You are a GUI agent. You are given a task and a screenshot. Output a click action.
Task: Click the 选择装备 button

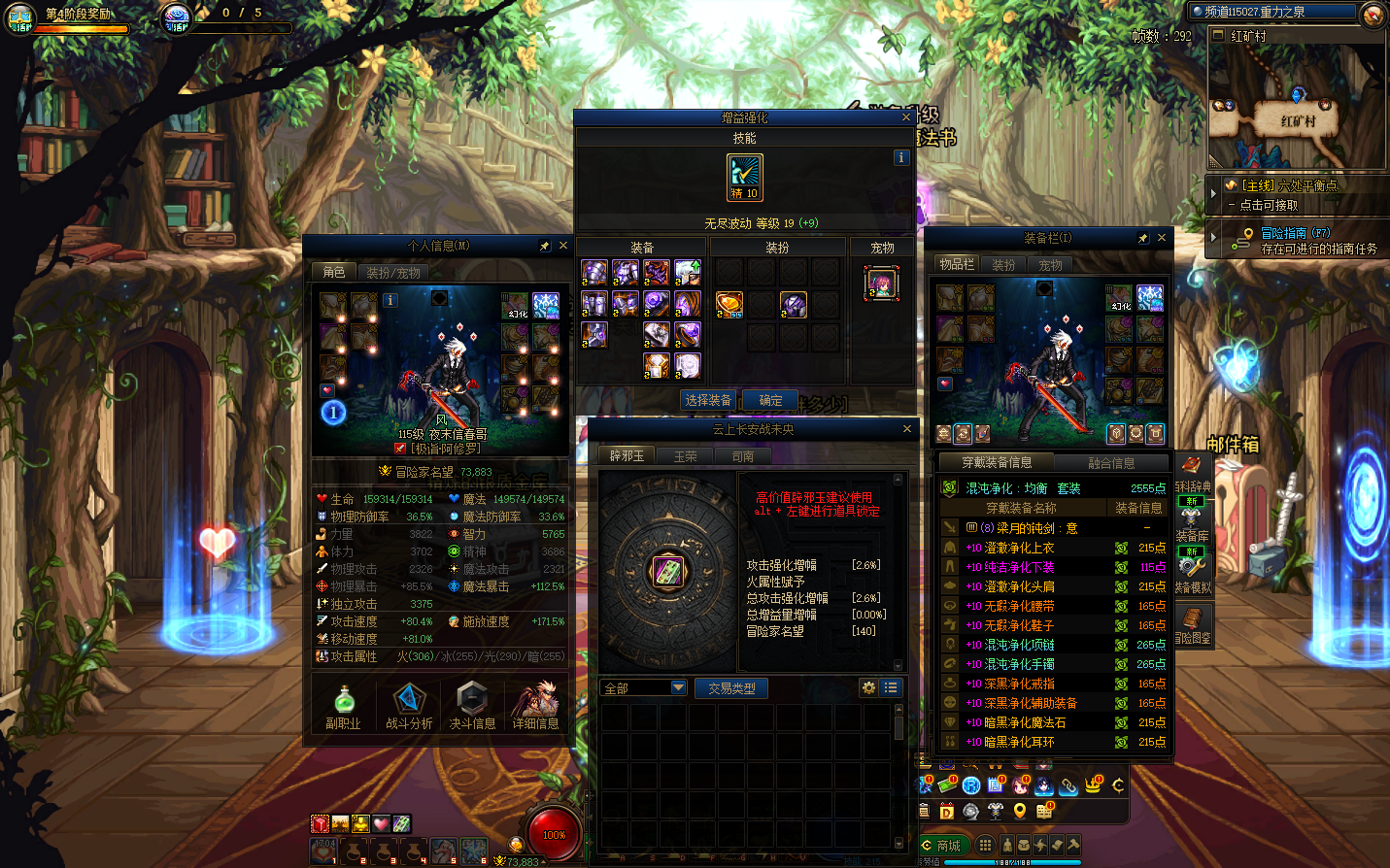click(708, 400)
